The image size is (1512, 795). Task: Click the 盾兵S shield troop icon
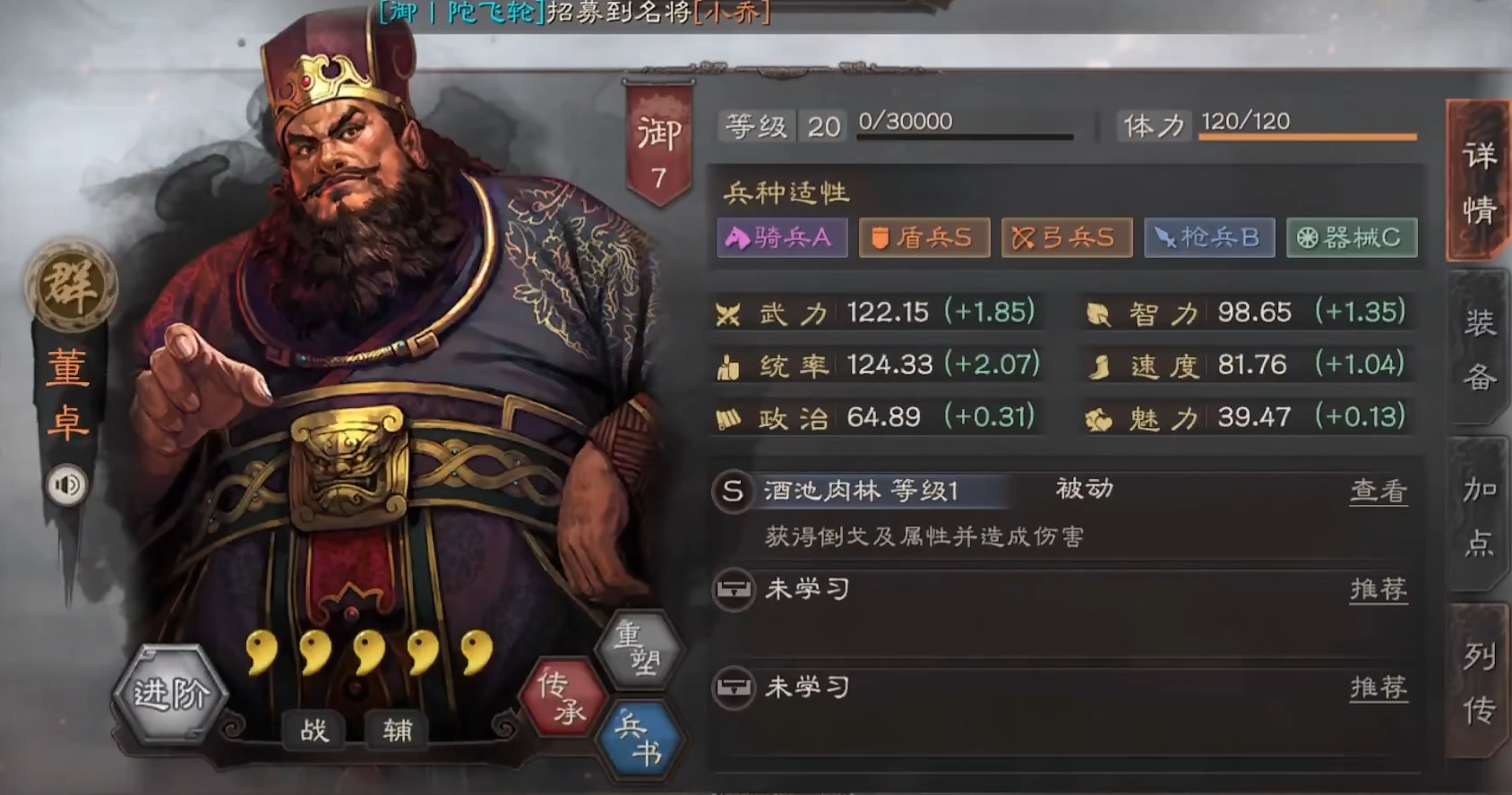924,237
